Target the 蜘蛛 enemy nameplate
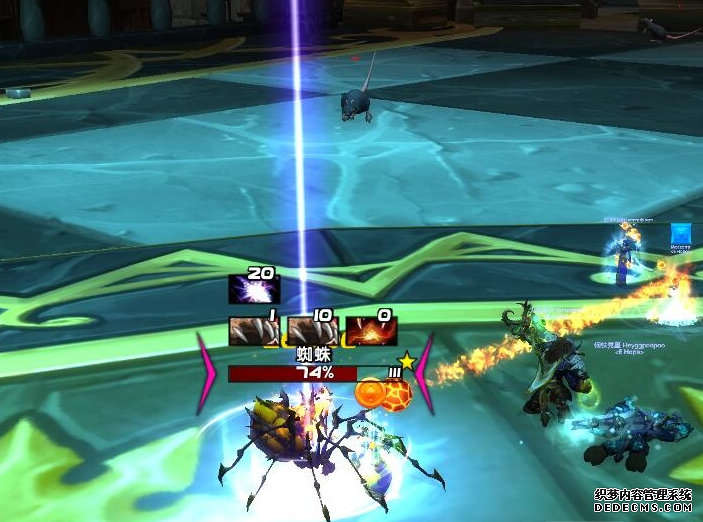 [312, 373]
